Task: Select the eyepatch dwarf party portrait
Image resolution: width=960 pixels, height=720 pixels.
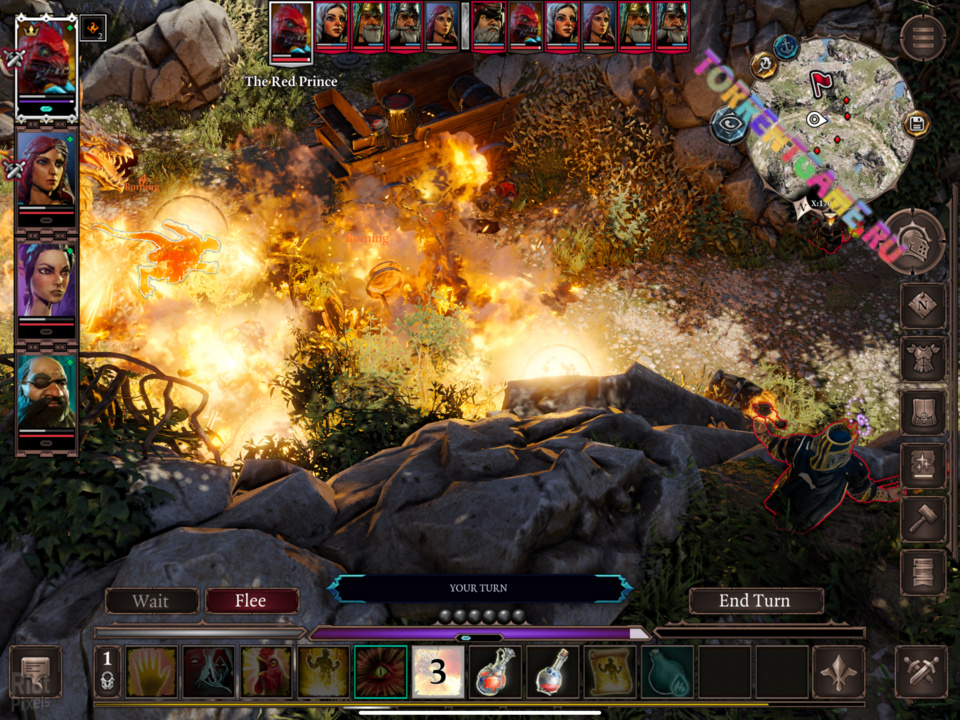Action: coord(46,391)
